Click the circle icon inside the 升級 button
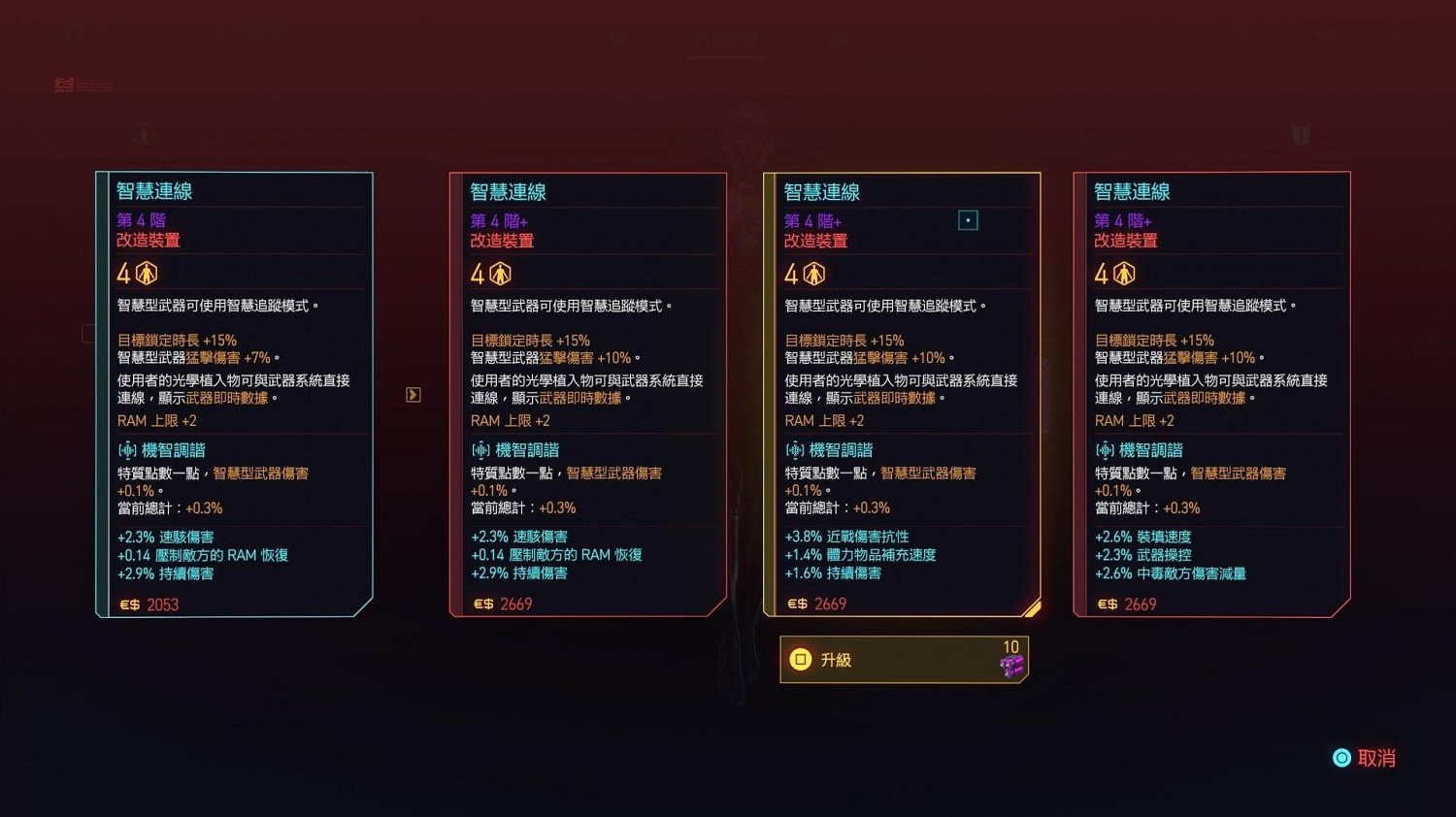This screenshot has width=1456, height=817. click(802, 659)
